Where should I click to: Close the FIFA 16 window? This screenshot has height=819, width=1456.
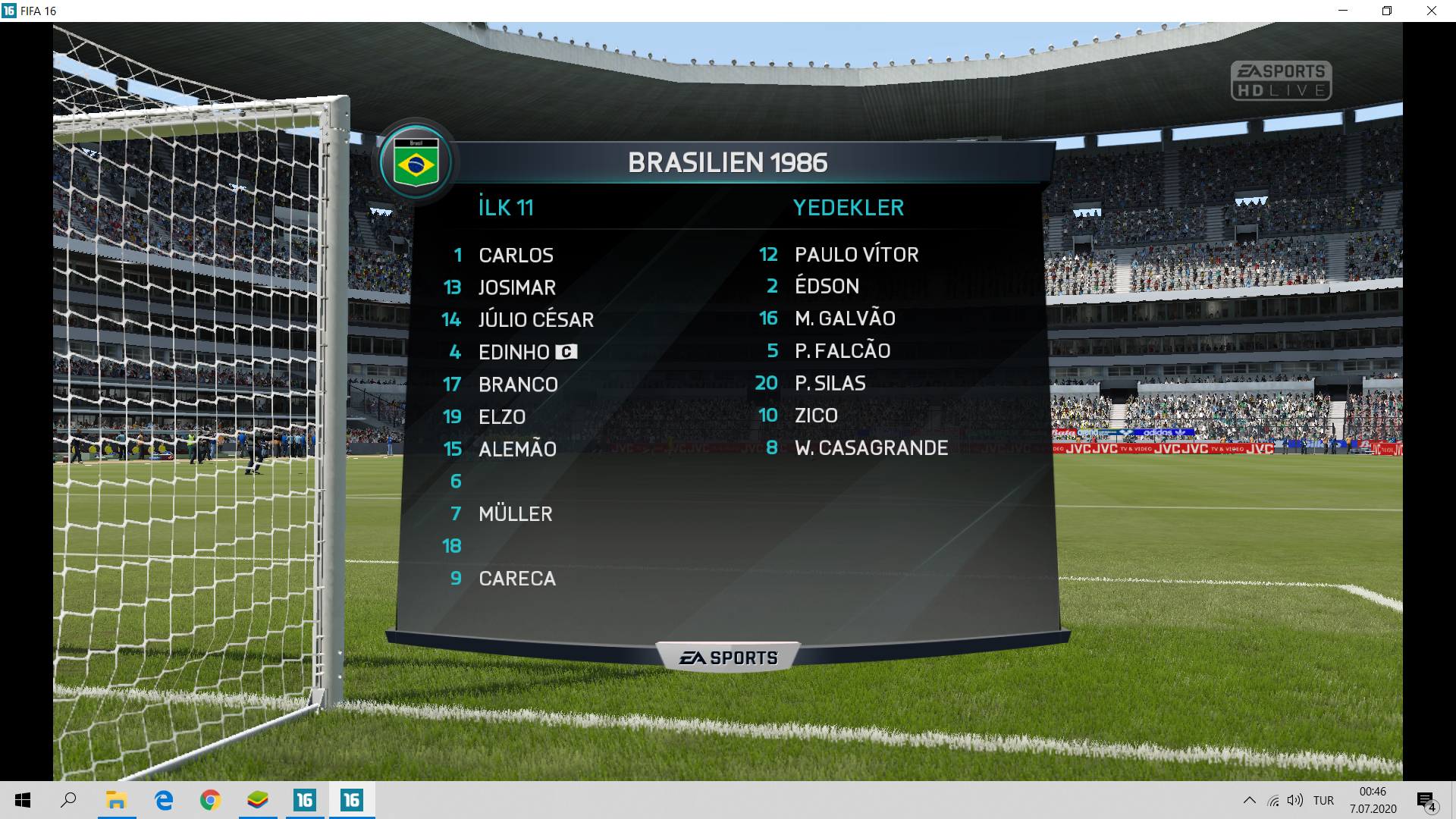tap(1431, 11)
